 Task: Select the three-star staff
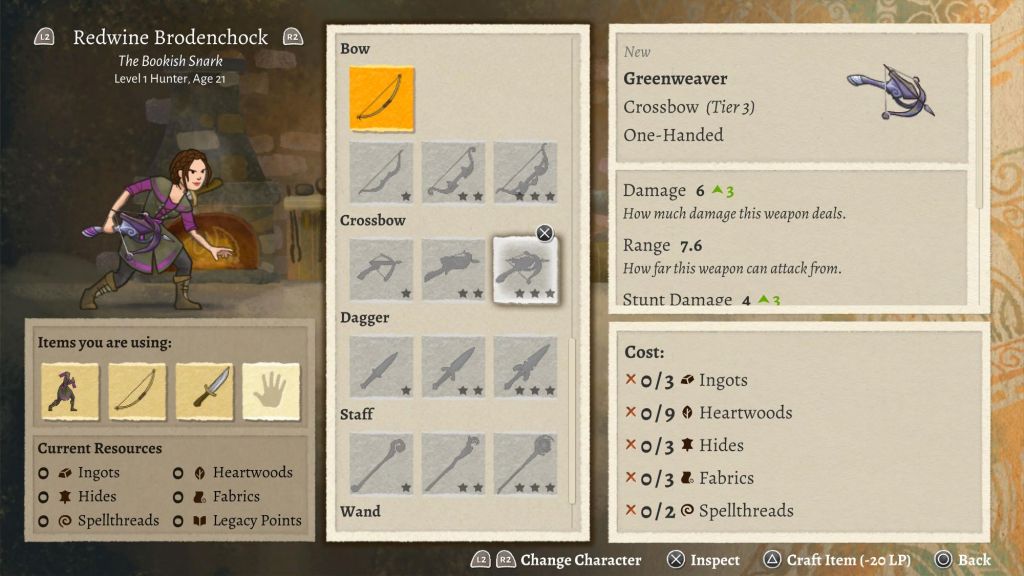click(x=525, y=463)
